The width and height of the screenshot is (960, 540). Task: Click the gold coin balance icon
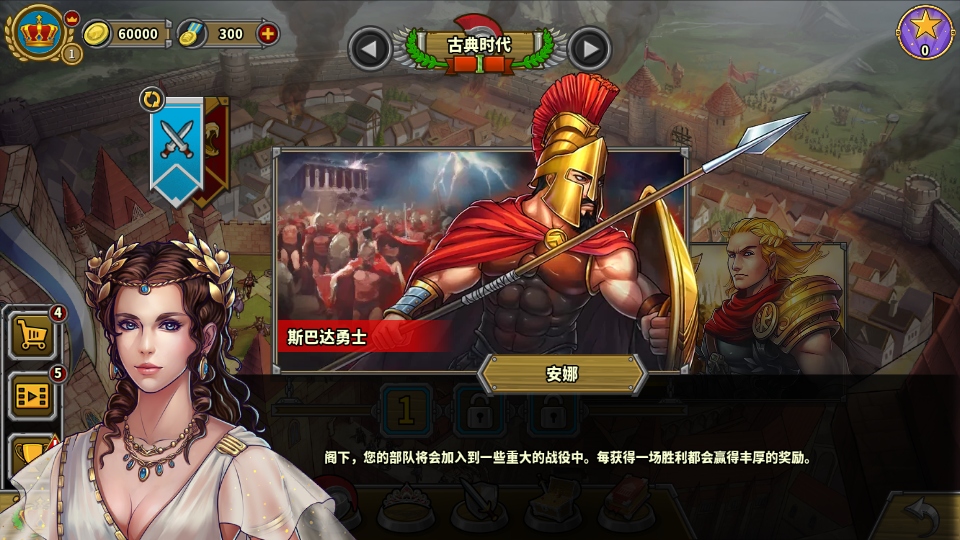96,34
